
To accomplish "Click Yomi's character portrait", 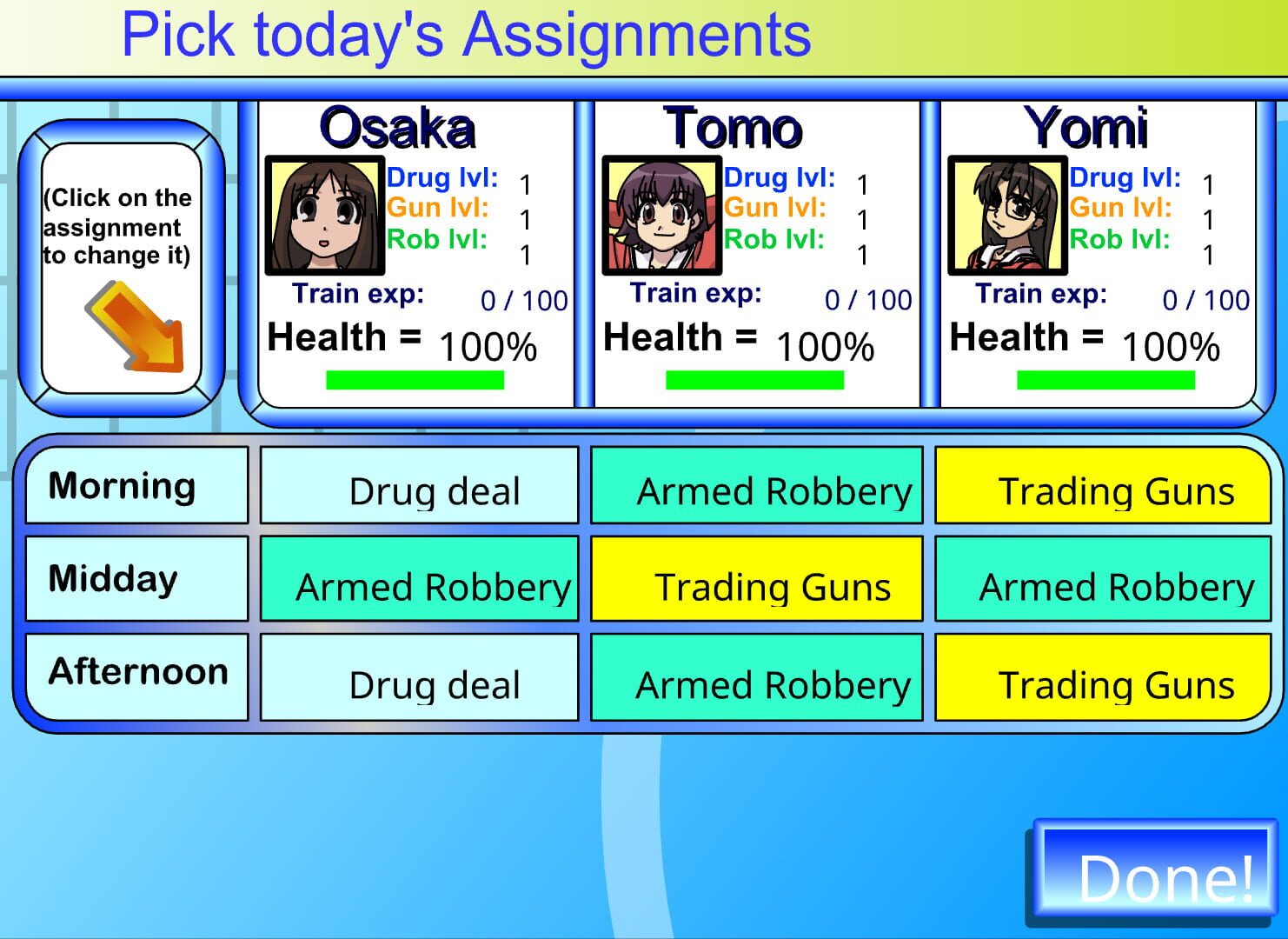I will [1008, 214].
